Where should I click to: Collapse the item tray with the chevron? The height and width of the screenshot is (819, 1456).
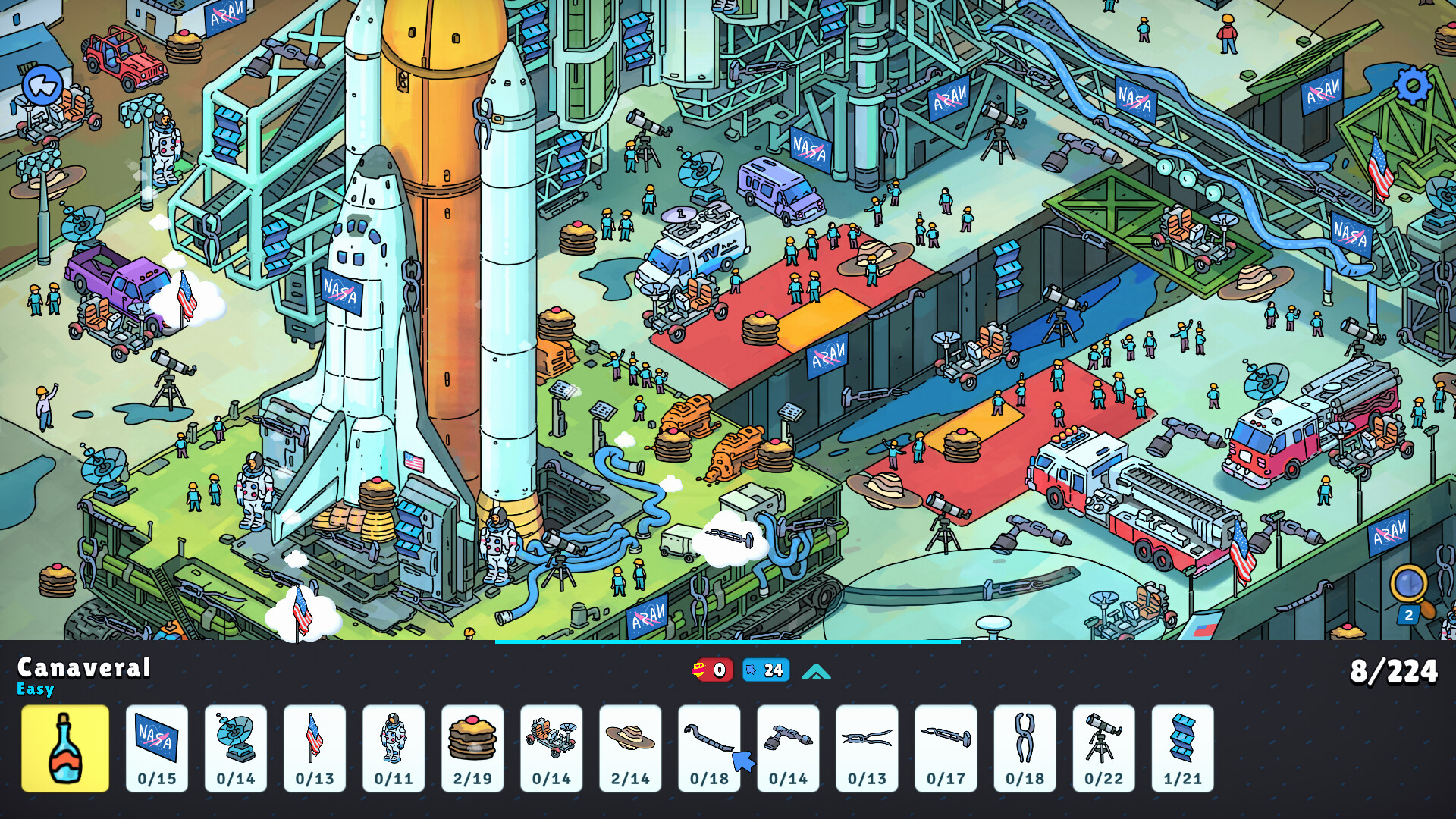click(815, 670)
